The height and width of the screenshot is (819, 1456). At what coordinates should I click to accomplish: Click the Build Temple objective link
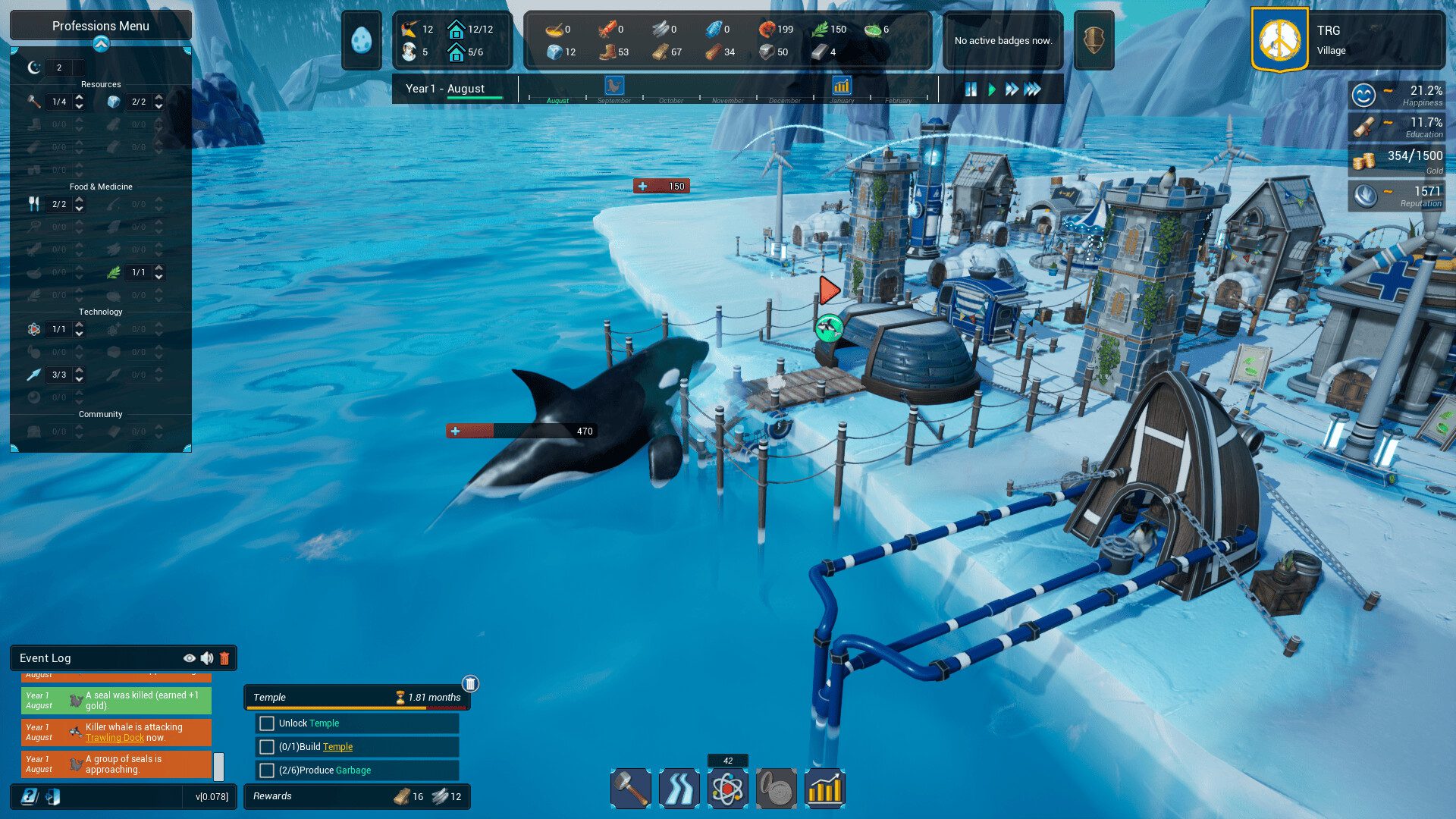coord(337,747)
